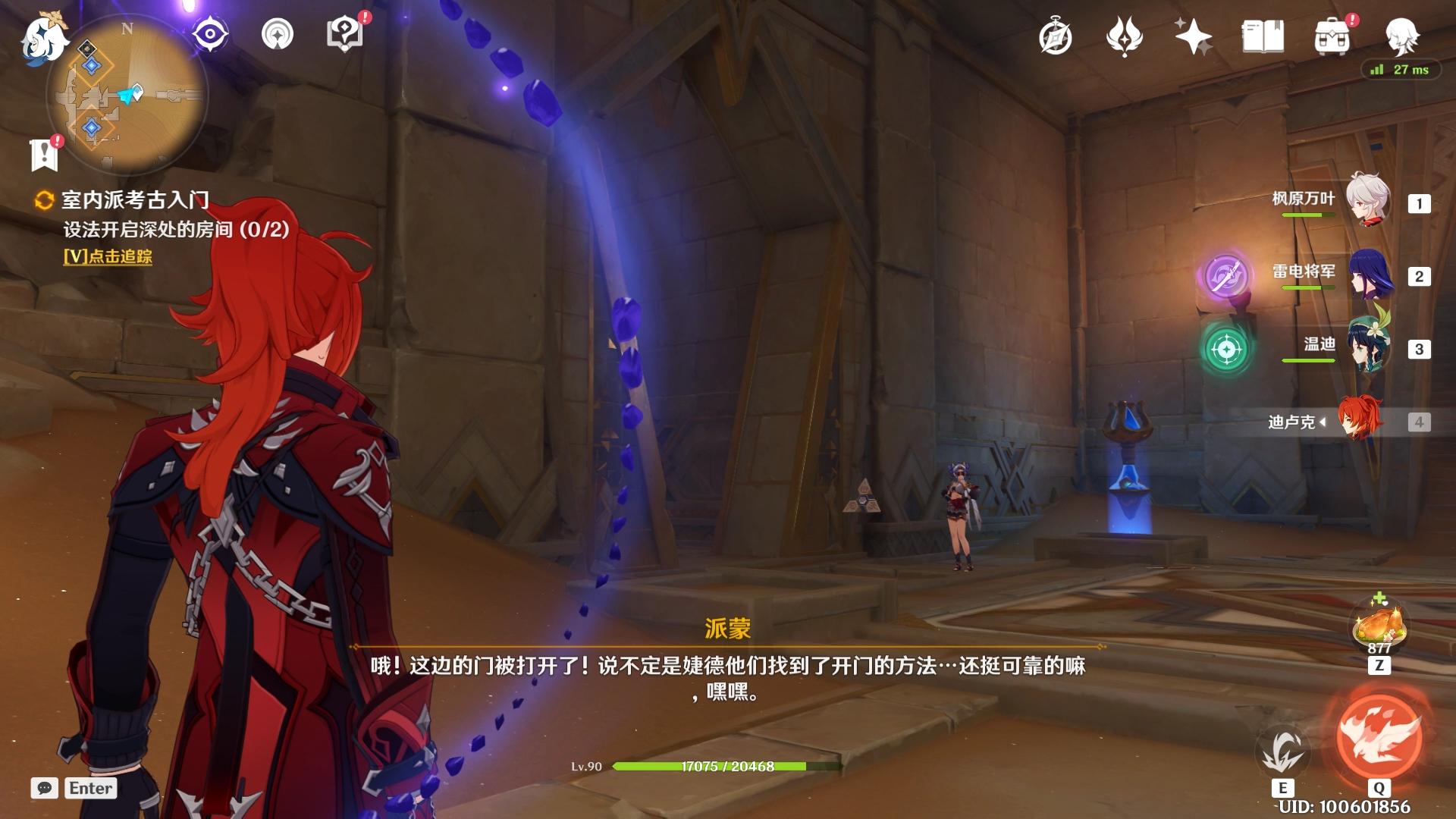
Task: Open the Paimon menu icon
Action: click(x=44, y=38)
